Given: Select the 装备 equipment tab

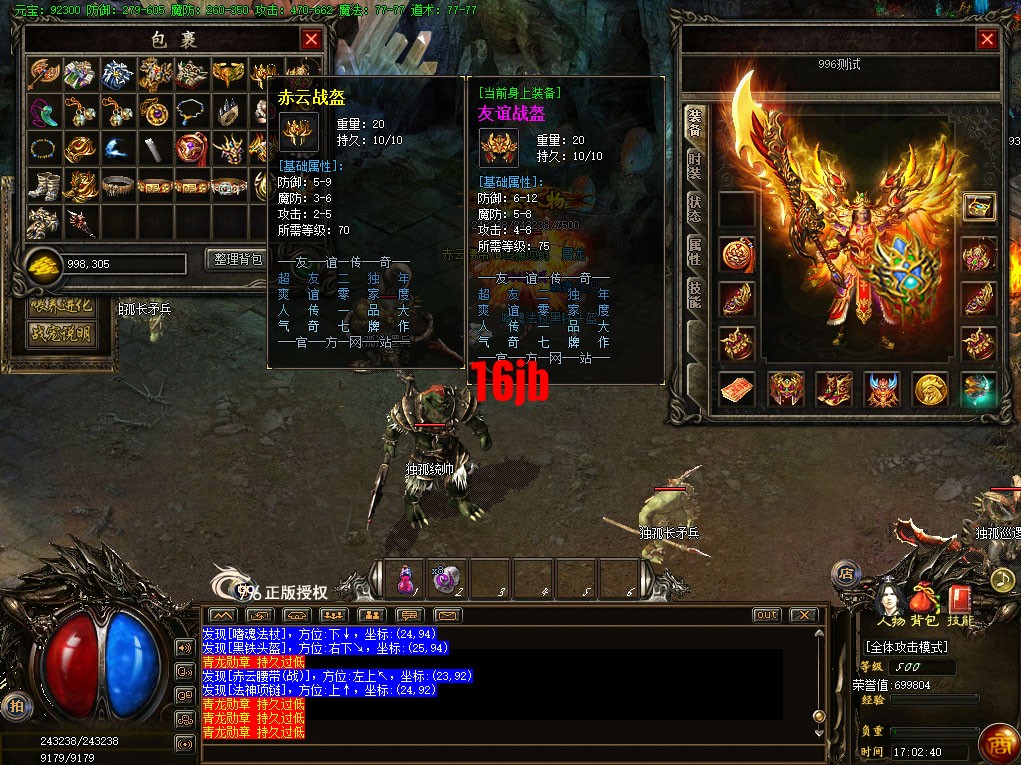Looking at the screenshot, I should [x=694, y=122].
